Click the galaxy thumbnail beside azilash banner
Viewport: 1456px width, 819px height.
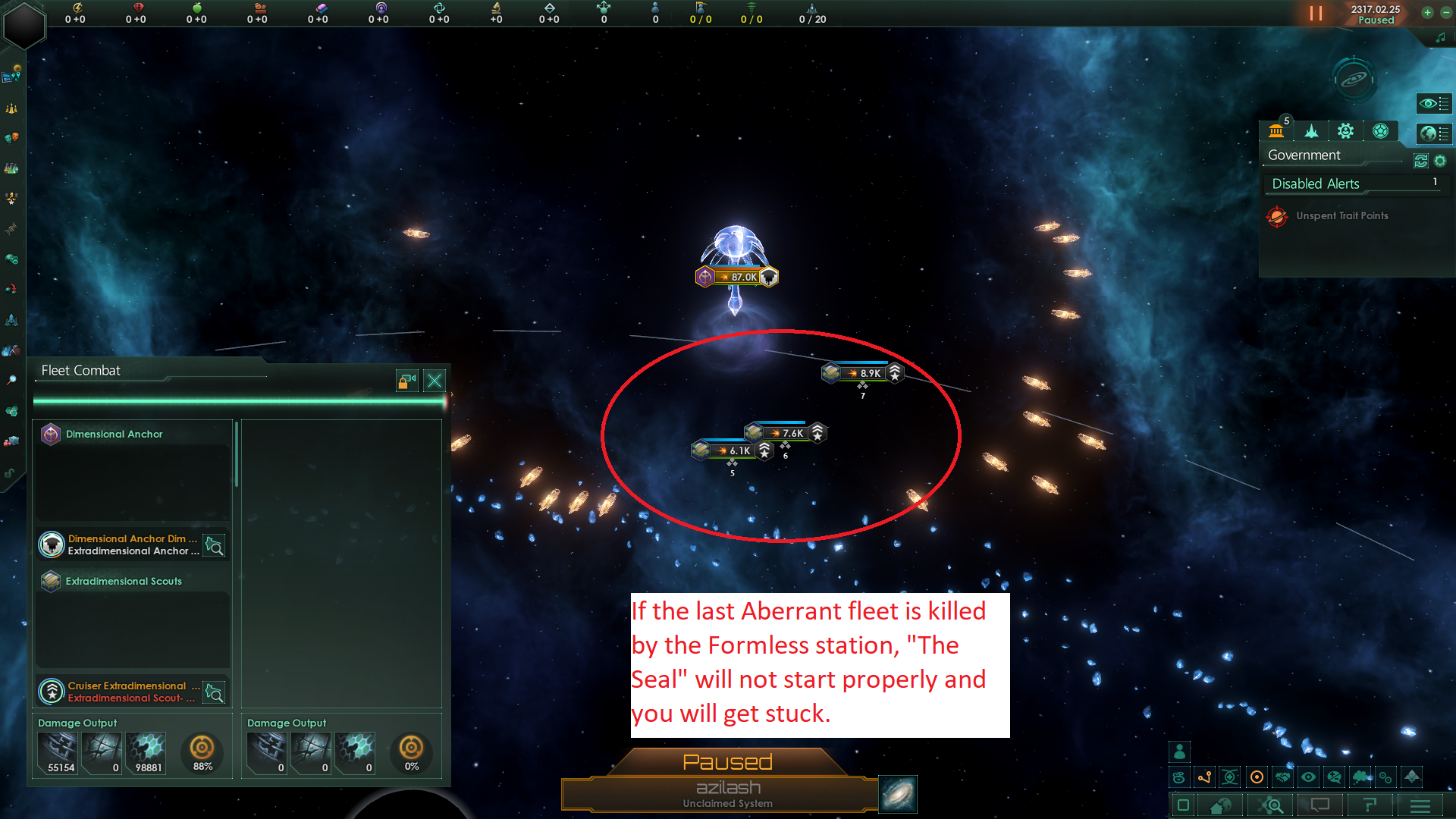[x=898, y=794]
